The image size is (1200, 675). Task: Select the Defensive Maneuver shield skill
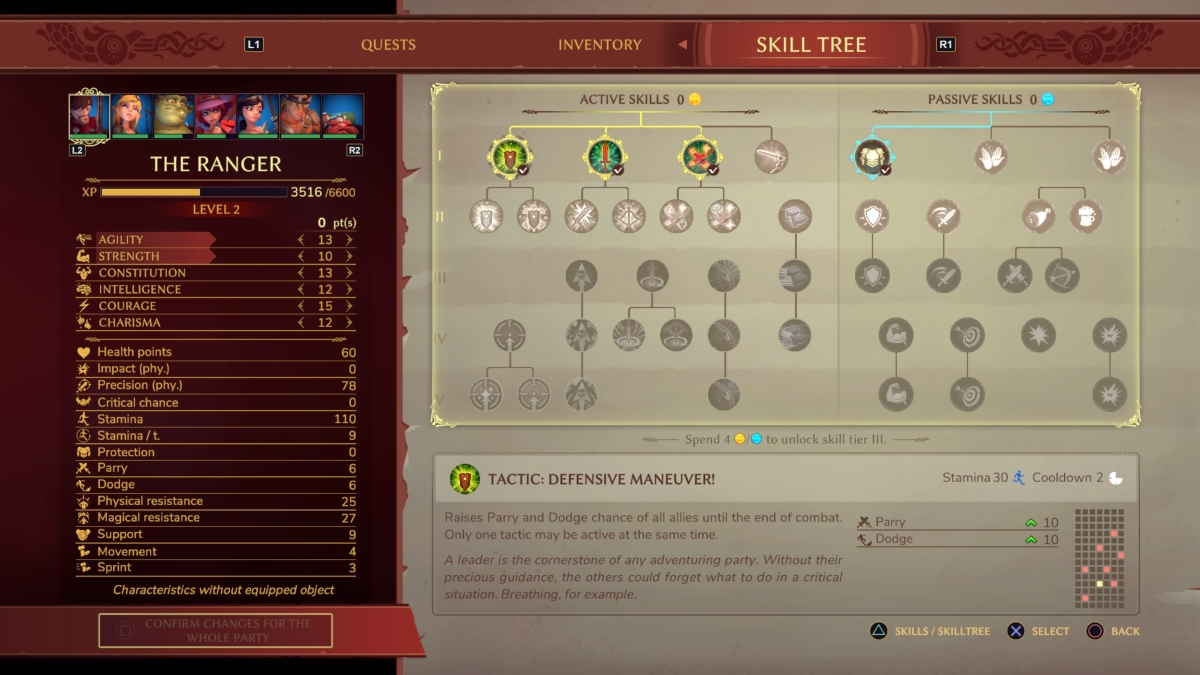(x=510, y=157)
